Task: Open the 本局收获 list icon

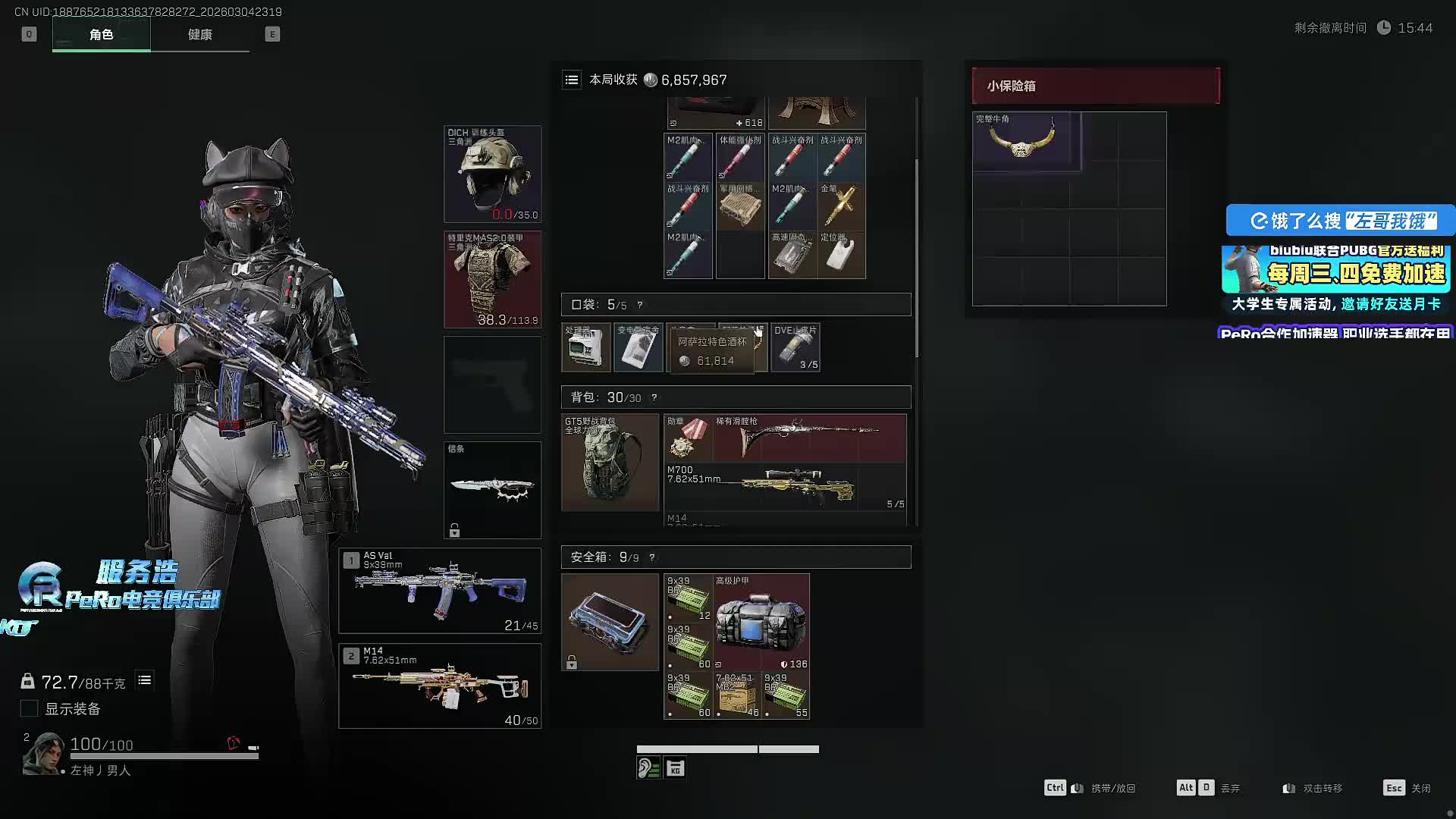Action: [572, 80]
